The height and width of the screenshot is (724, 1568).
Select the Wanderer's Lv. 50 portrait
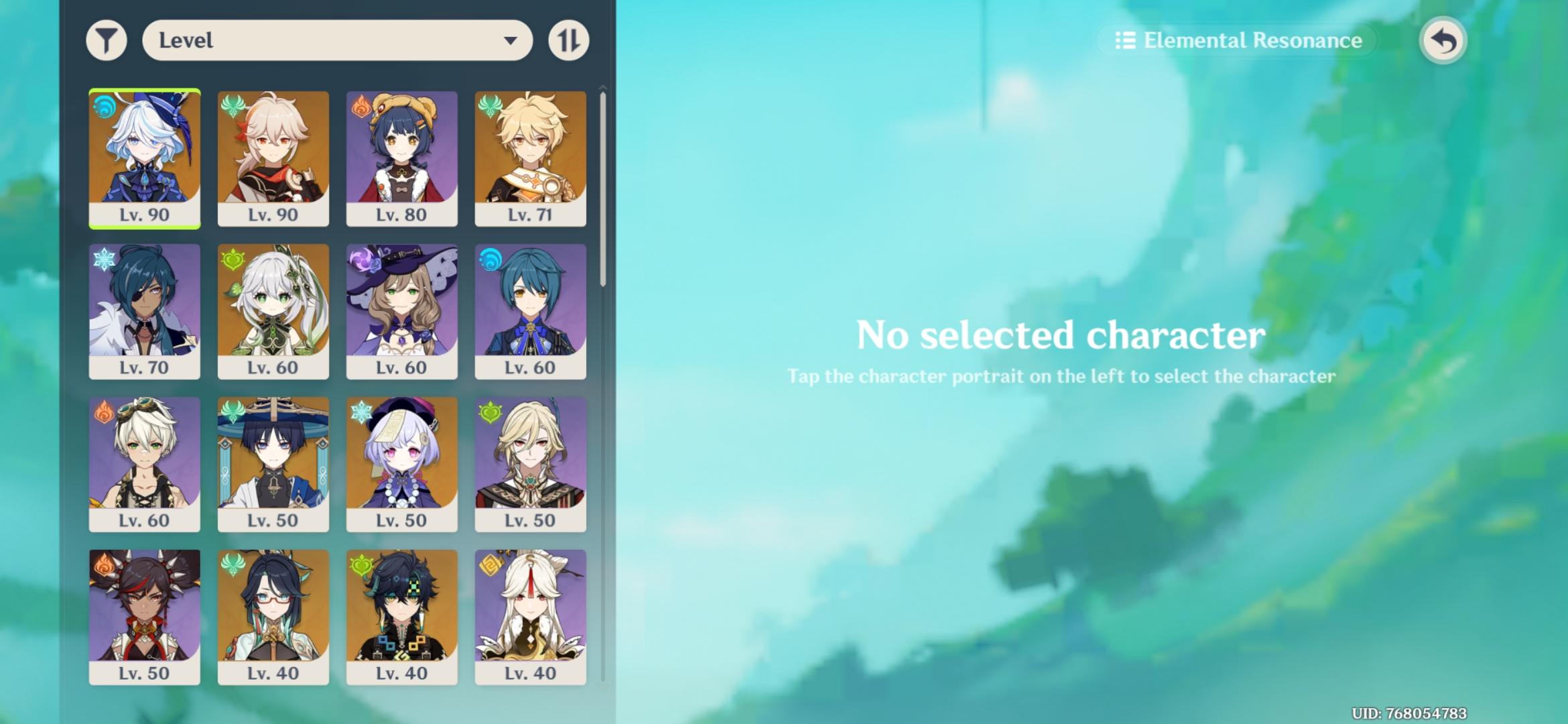coord(273,463)
